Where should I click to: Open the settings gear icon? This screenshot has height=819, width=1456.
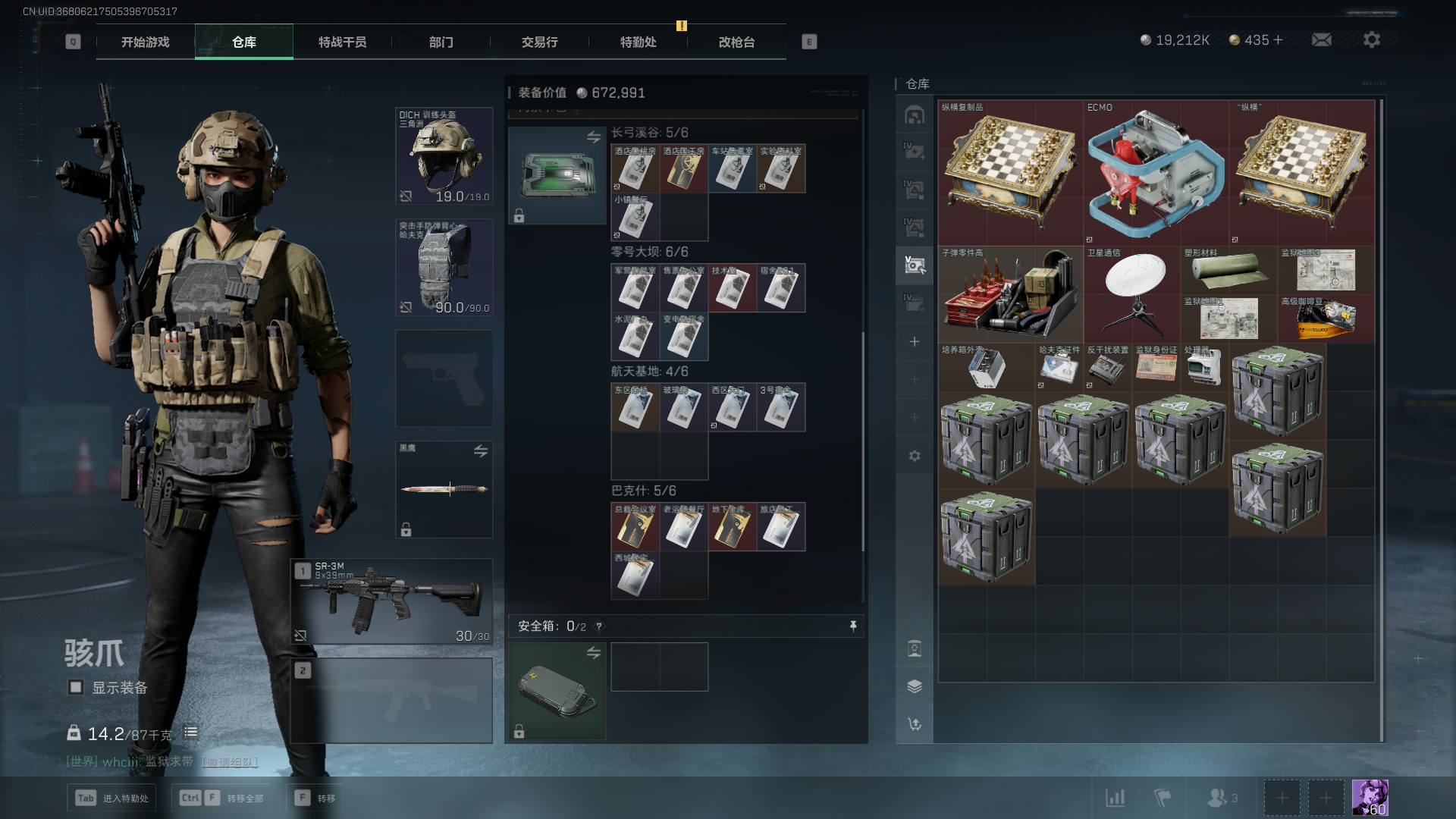coord(1372,39)
